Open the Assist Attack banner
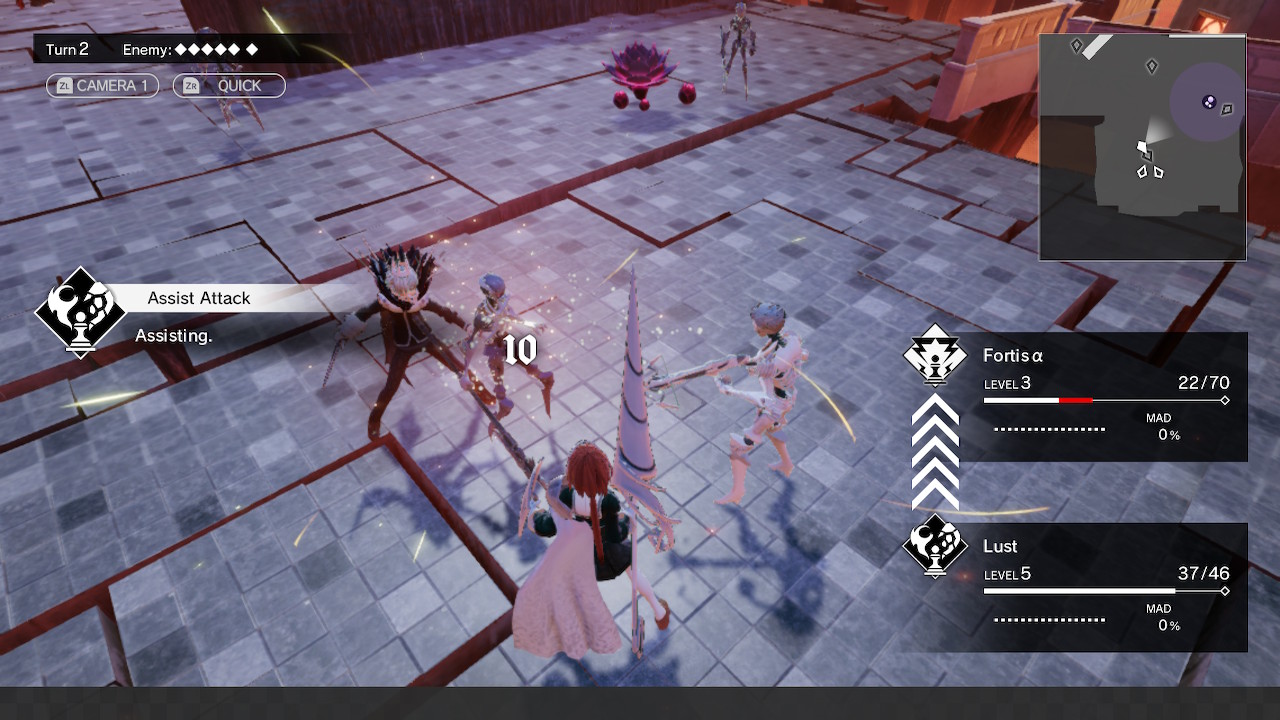Screen dimensions: 1280x720 click(199, 298)
